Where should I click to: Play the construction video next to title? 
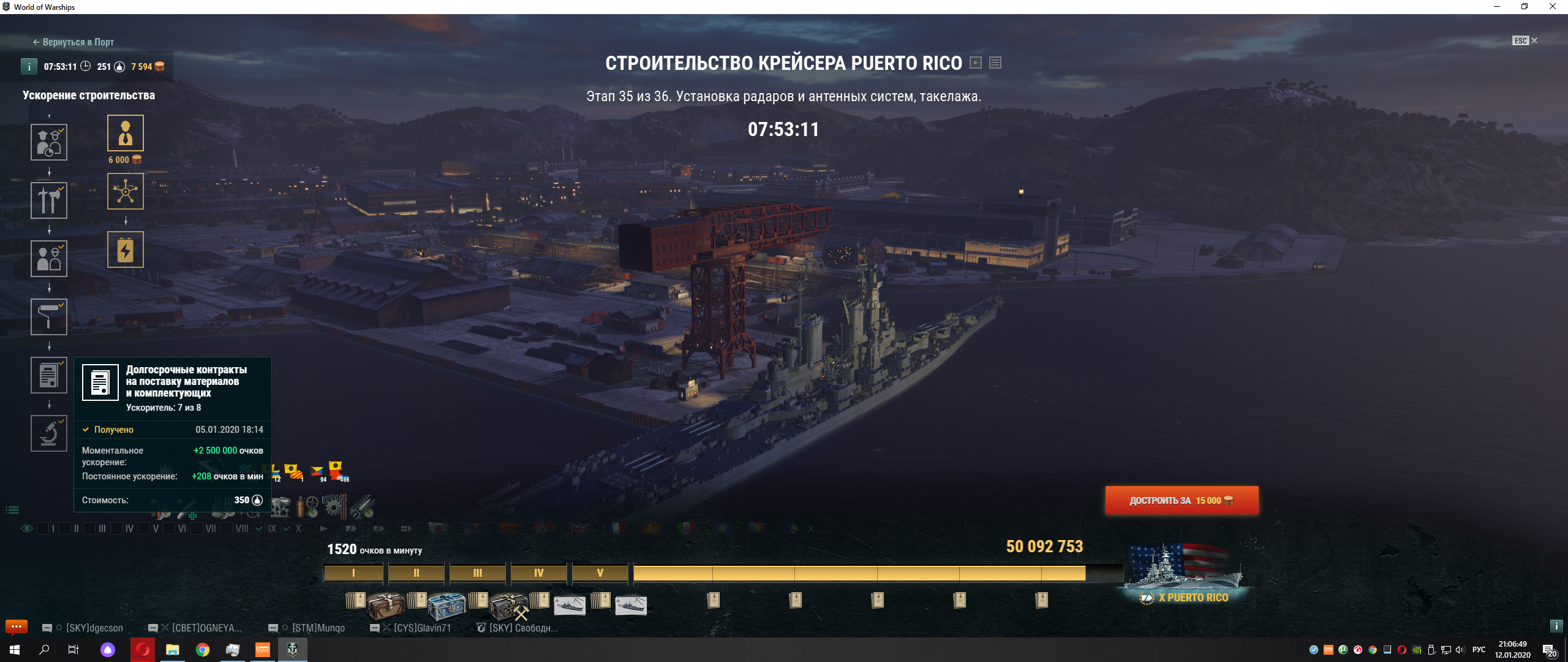pos(976,63)
